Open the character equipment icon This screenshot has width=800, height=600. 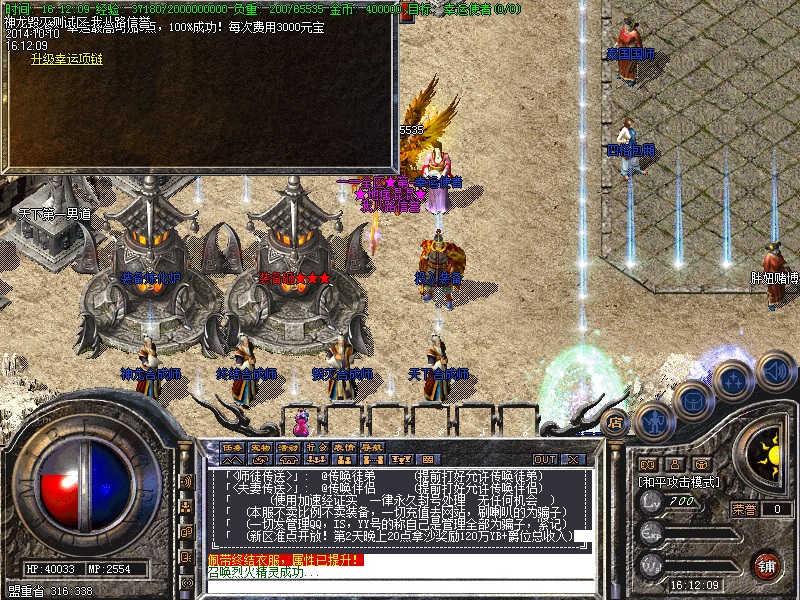654,420
